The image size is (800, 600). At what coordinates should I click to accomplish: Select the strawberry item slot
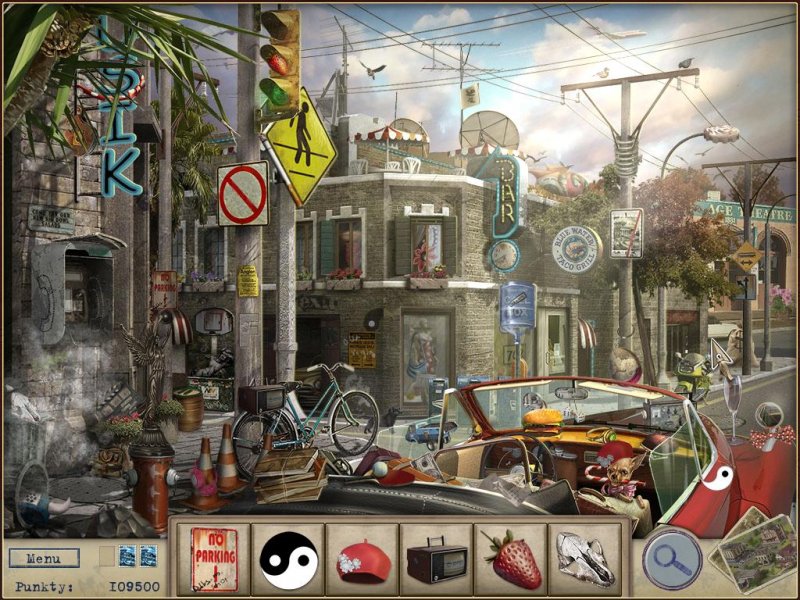(x=510, y=559)
